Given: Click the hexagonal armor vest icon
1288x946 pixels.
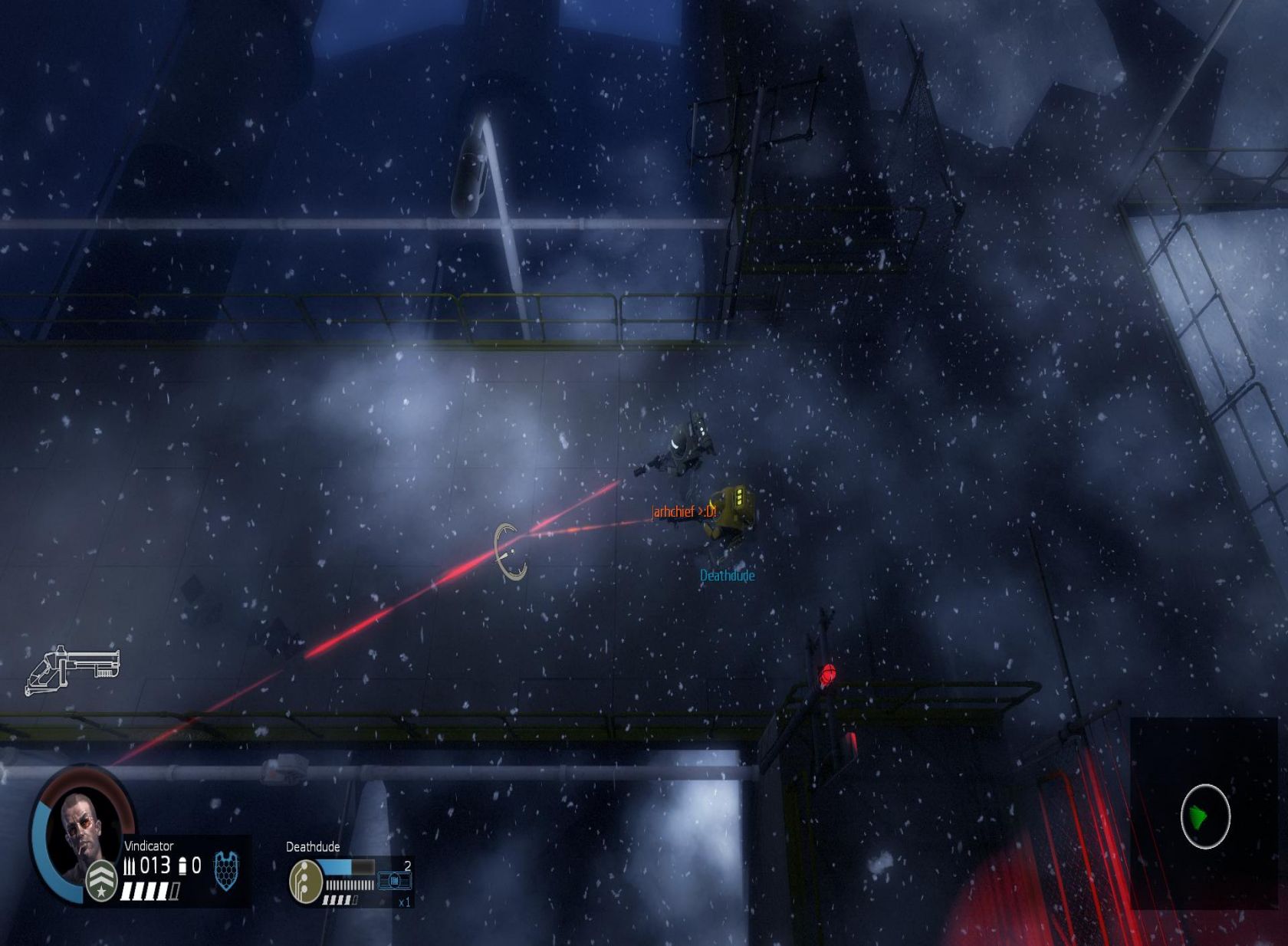Looking at the screenshot, I should pyautogui.click(x=225, y=871).
